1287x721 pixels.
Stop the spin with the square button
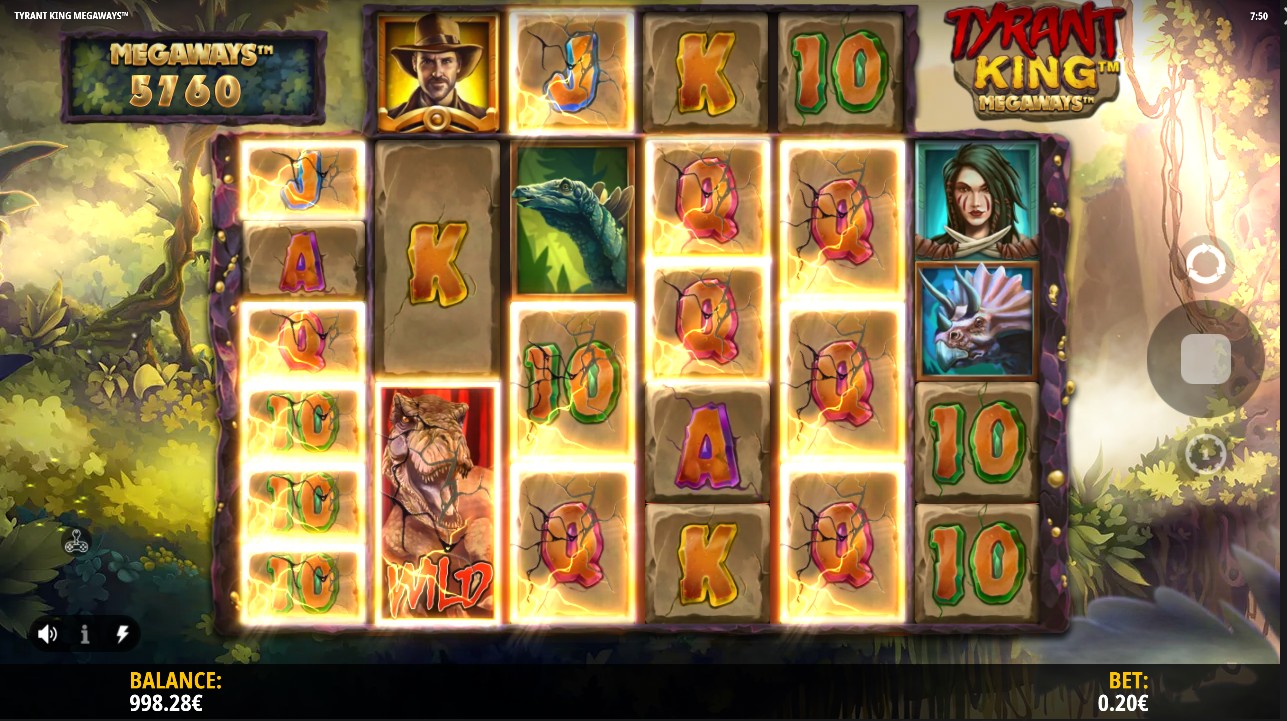[1205, 359]
